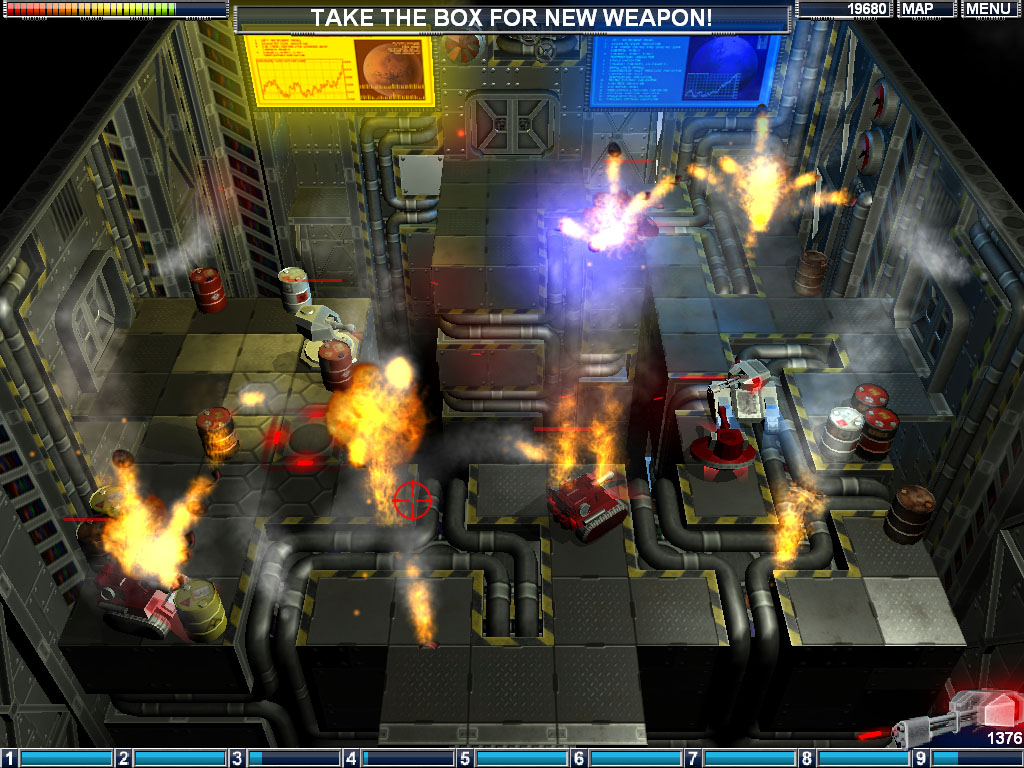The height and width of the screenshot is (768, 1024).
Task: Switch to weapon slot 9
Action: tap(966, 758)
